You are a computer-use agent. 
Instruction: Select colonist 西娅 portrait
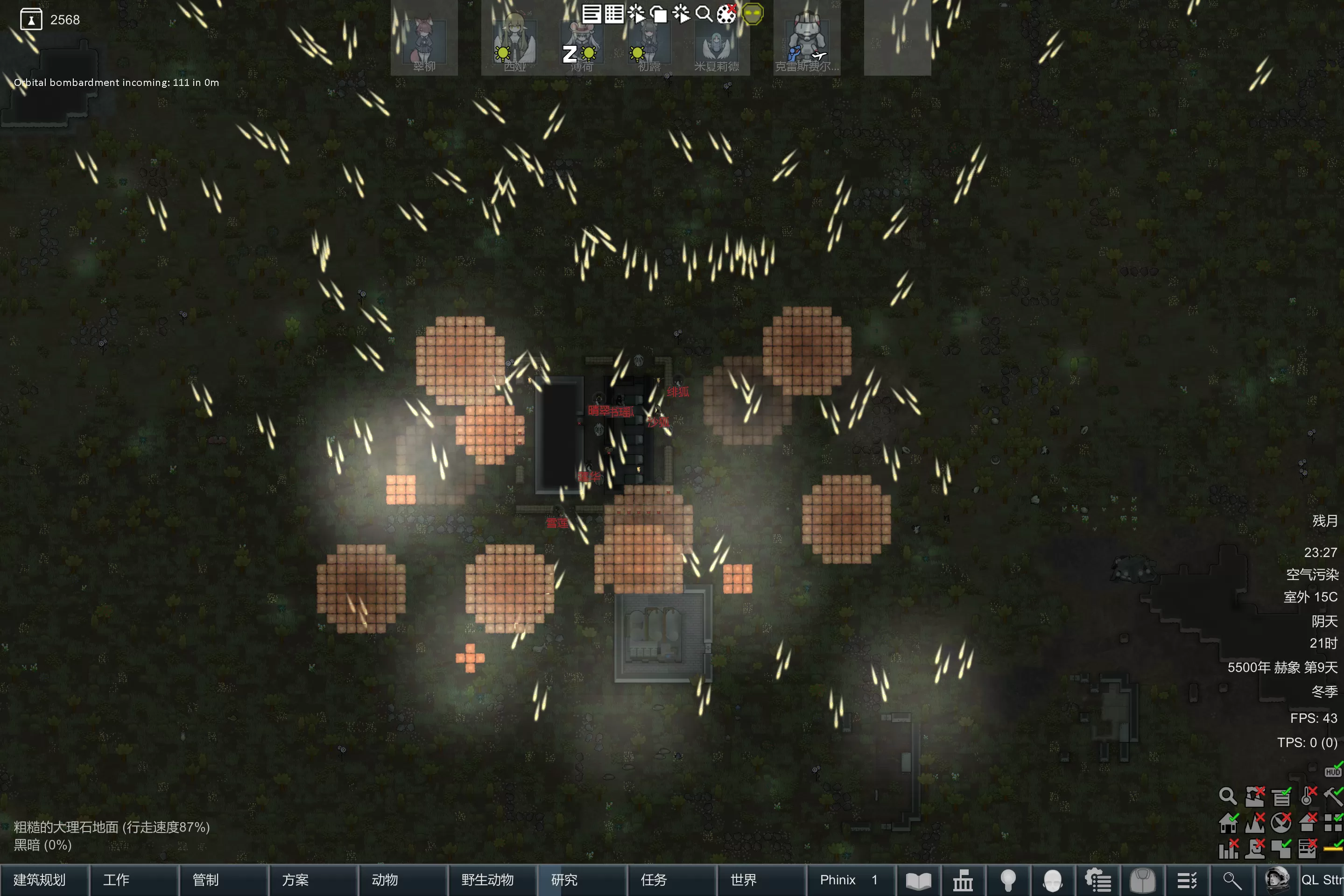[514, 40]
